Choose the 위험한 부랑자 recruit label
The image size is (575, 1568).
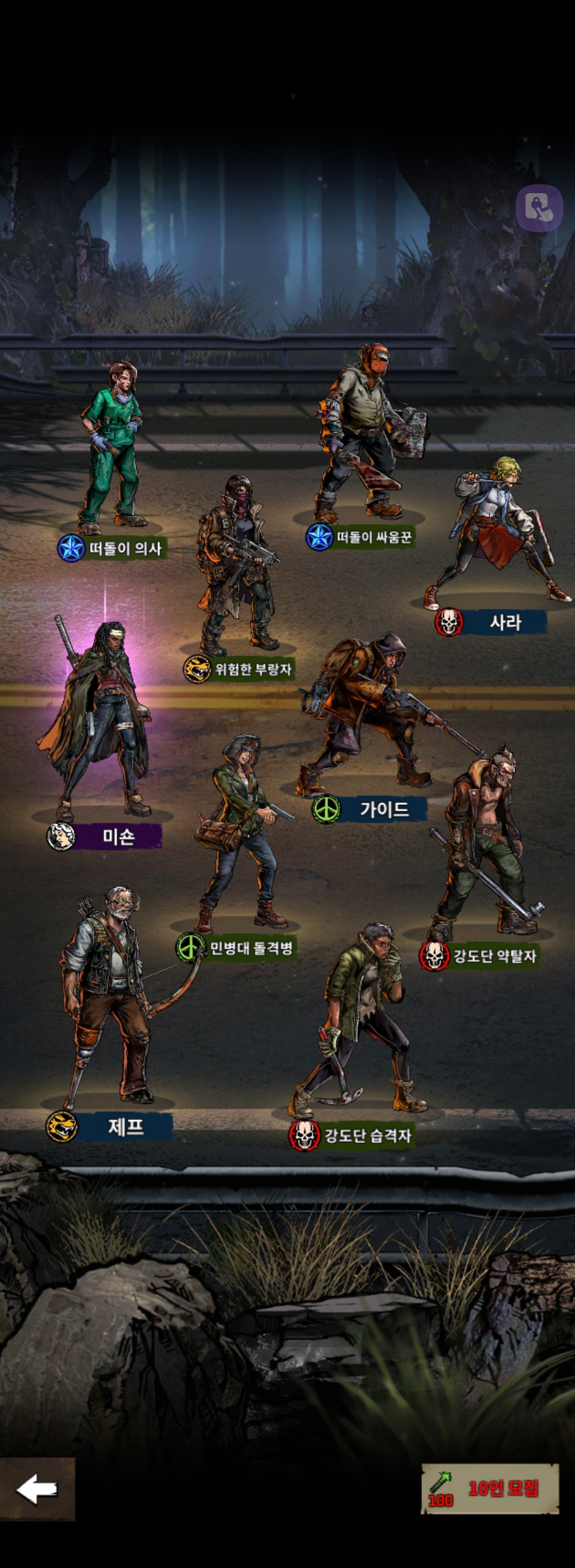coord(253,669)
